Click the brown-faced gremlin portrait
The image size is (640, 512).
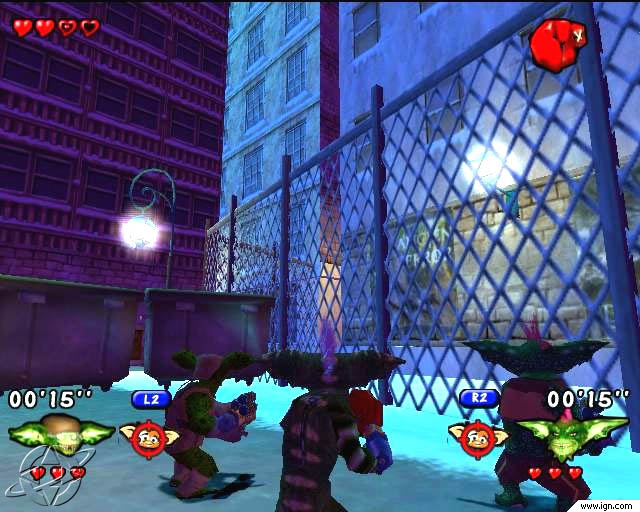point(62,434)
